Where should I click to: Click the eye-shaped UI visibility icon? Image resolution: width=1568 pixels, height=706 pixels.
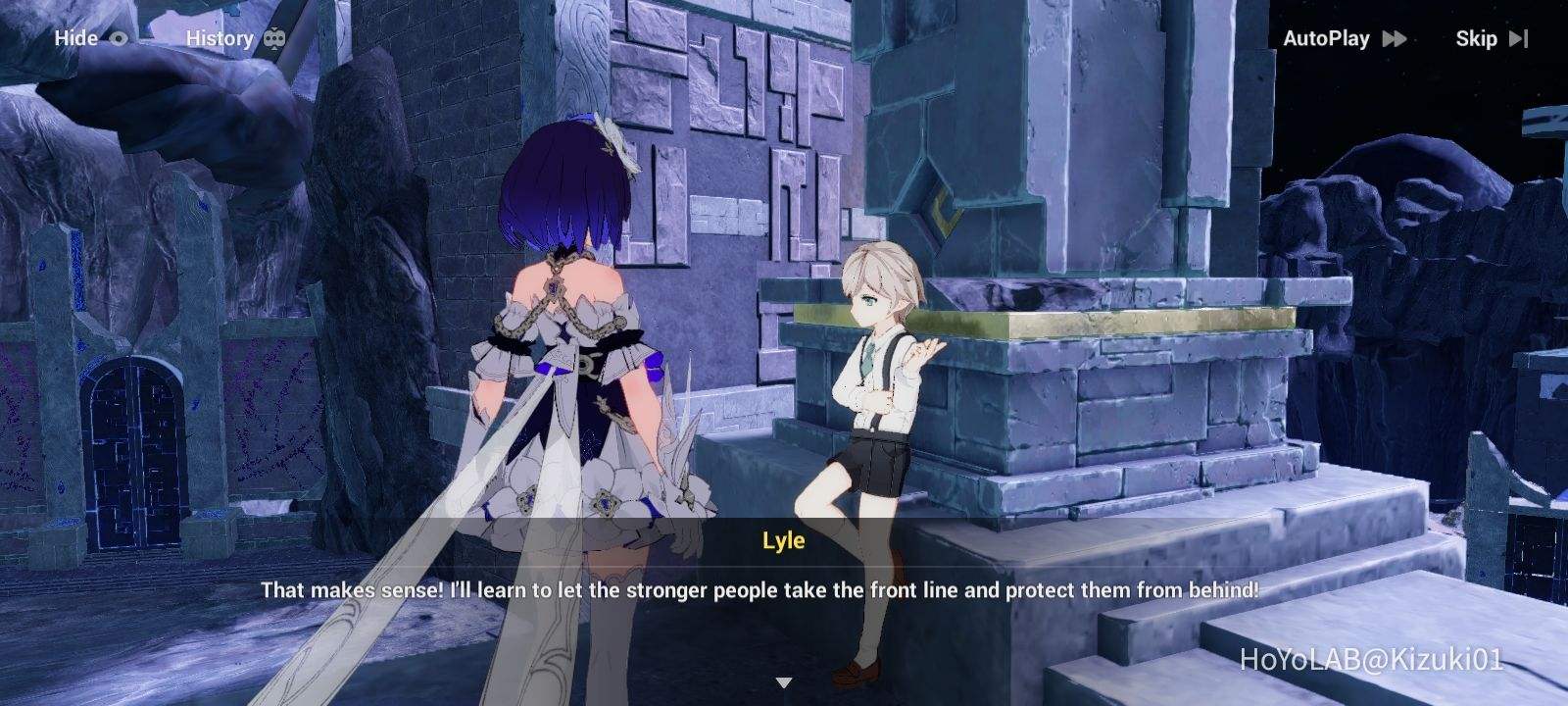[121, 39]
